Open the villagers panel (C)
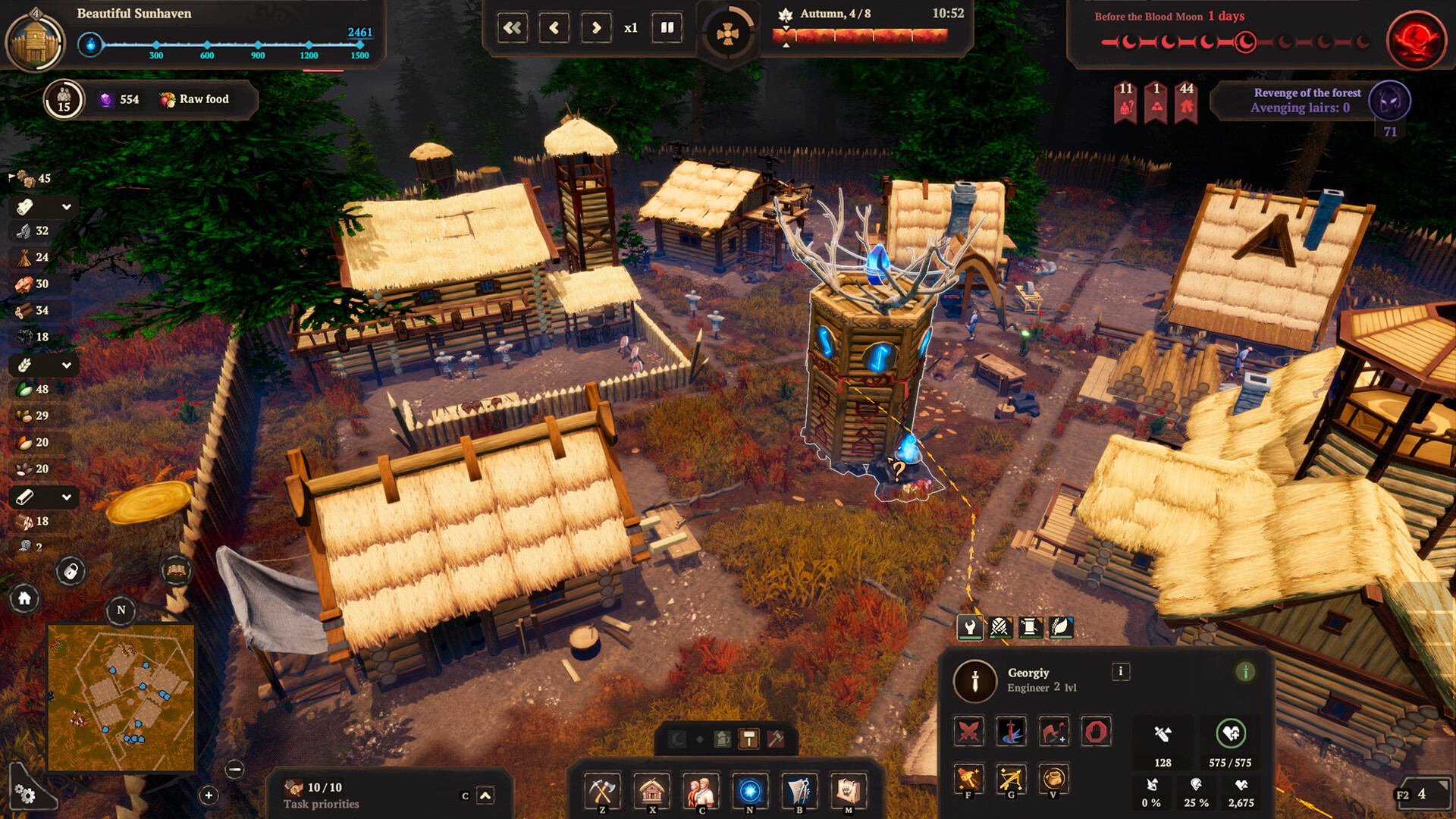1456x819 pixels. (701, 791)
